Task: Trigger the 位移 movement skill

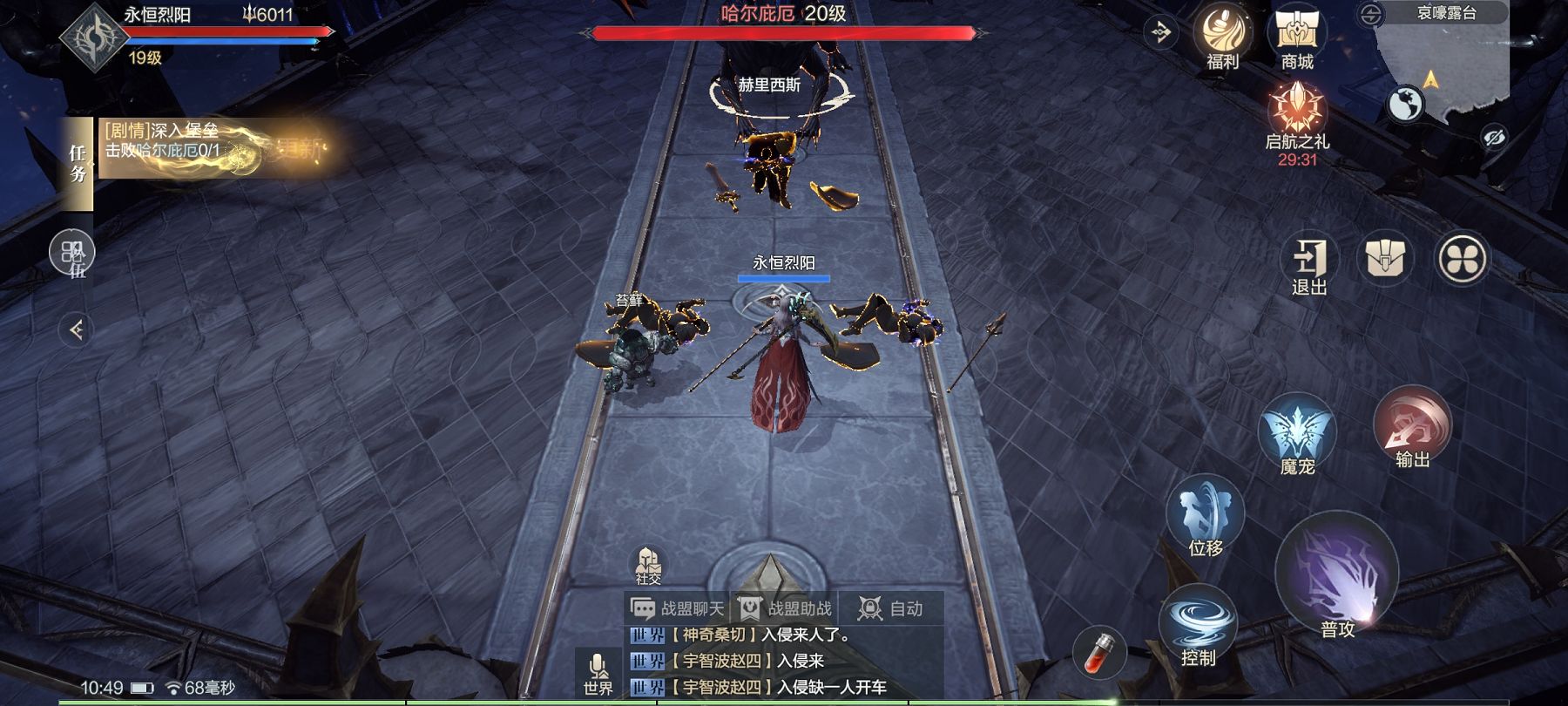Action: 1206,515
